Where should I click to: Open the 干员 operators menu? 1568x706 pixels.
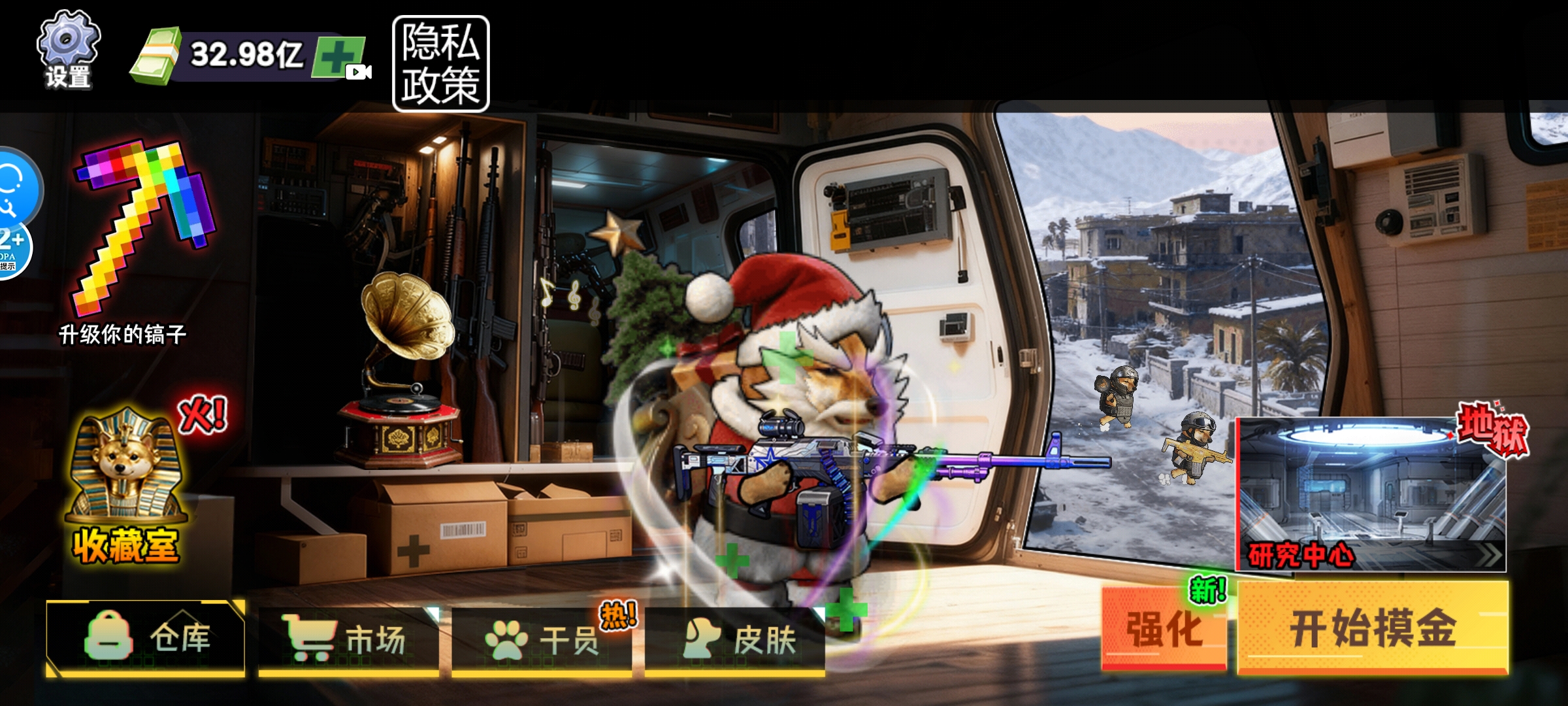542,639
